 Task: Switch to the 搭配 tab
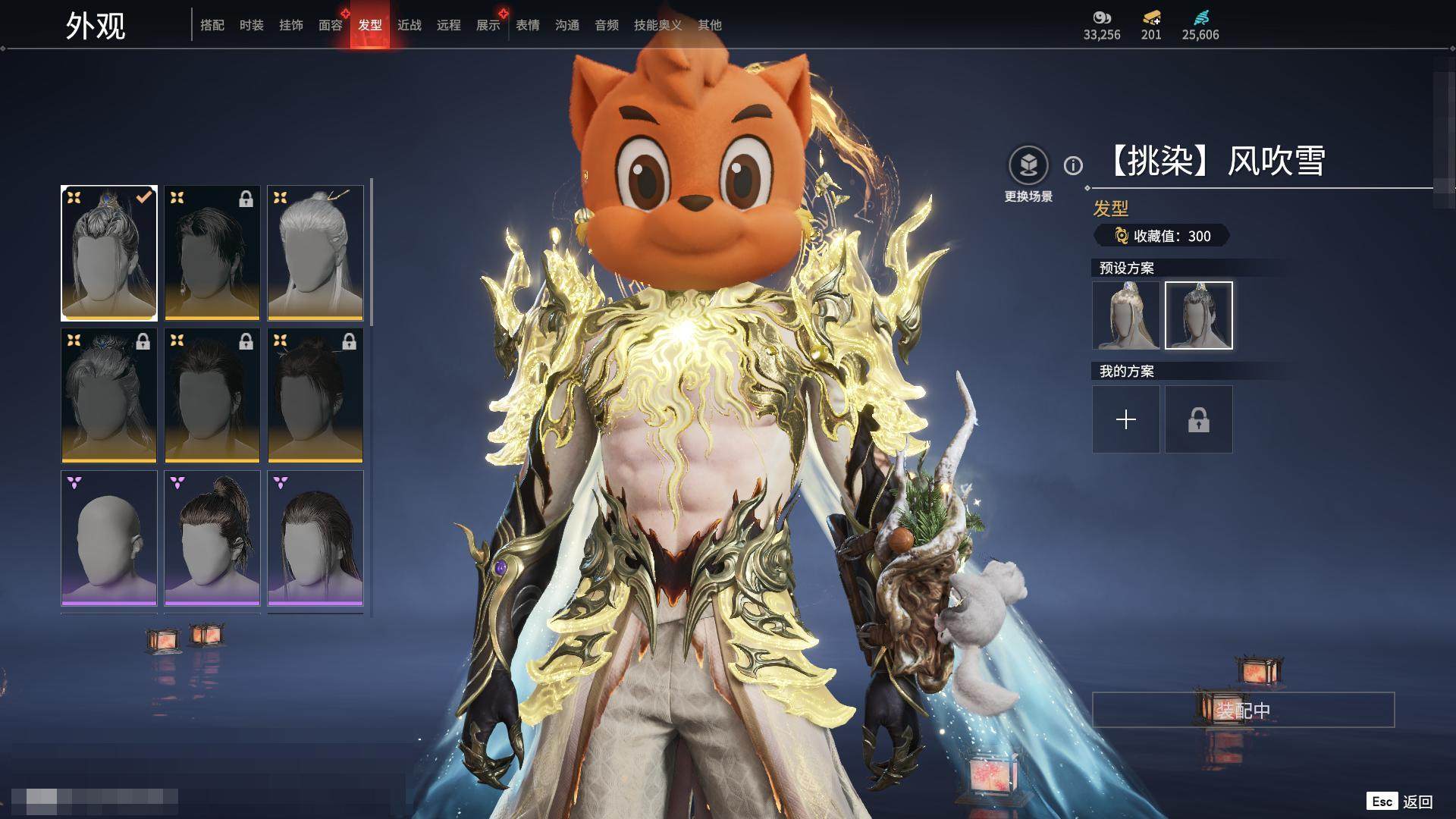click(212, 25)
